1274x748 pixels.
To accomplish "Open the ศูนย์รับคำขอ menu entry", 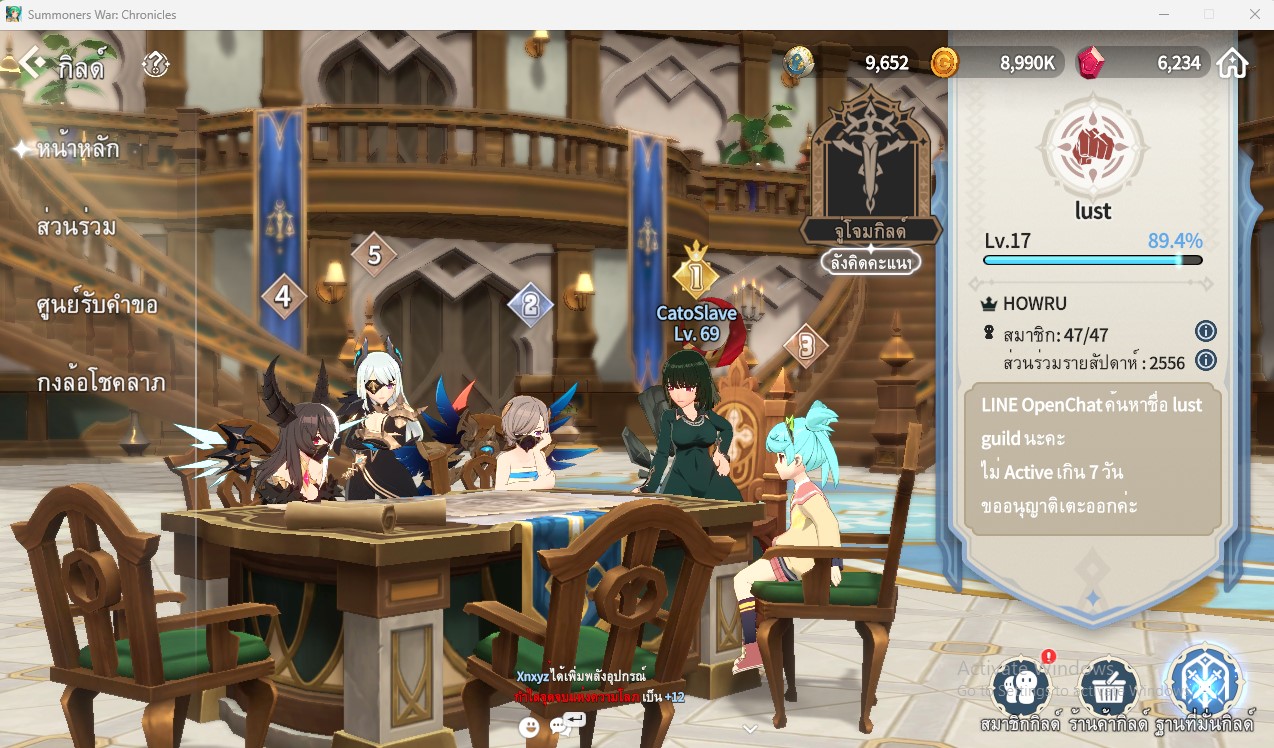I will pos(96,305).
